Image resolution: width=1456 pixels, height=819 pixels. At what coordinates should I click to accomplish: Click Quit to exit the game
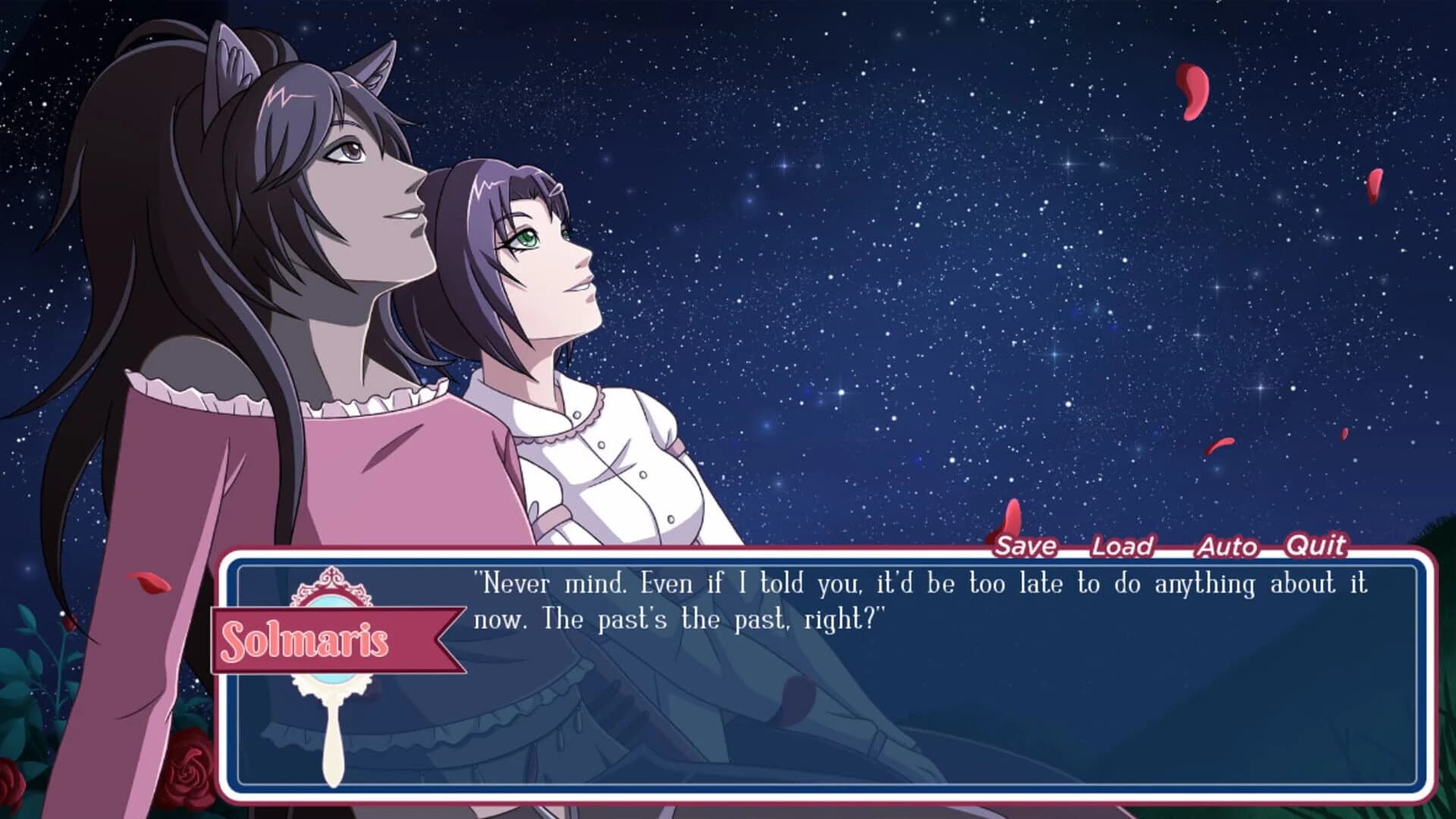(1317, 546)
